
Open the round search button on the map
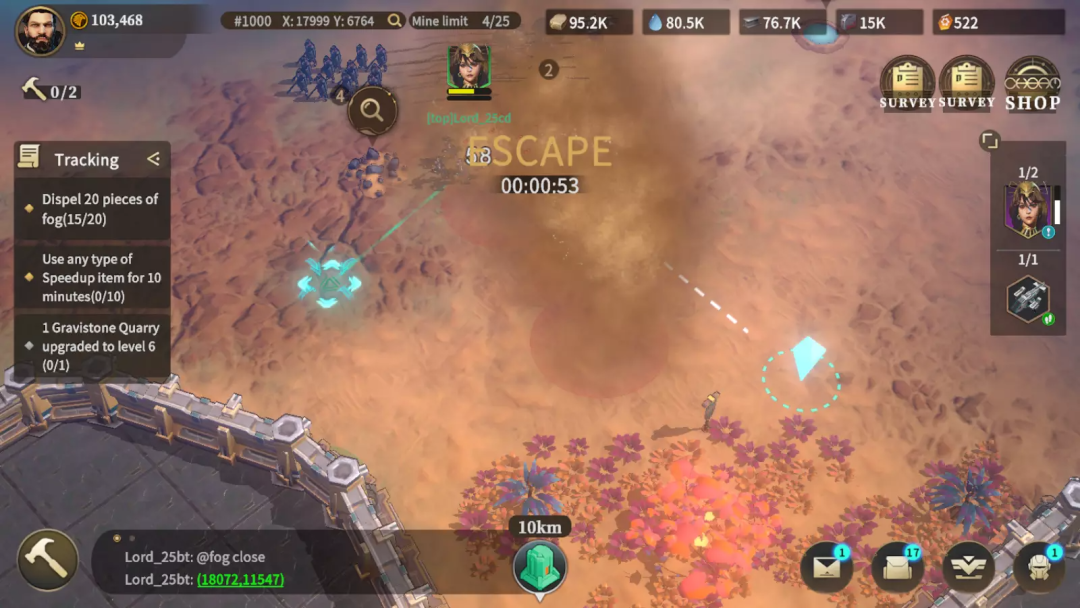pyautogui.click(x=372, y=110)
